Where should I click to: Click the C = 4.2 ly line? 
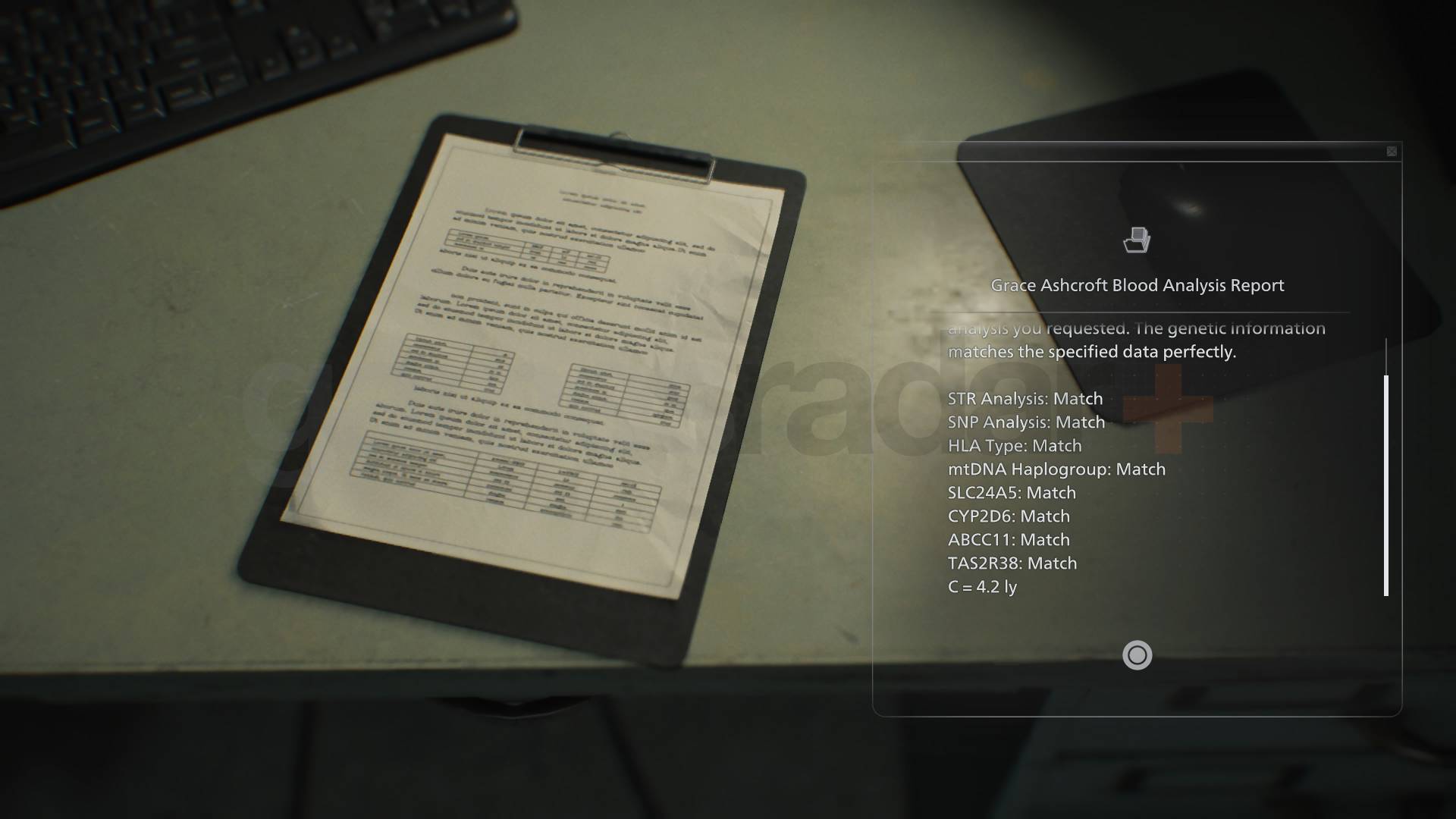click(984, 587)
